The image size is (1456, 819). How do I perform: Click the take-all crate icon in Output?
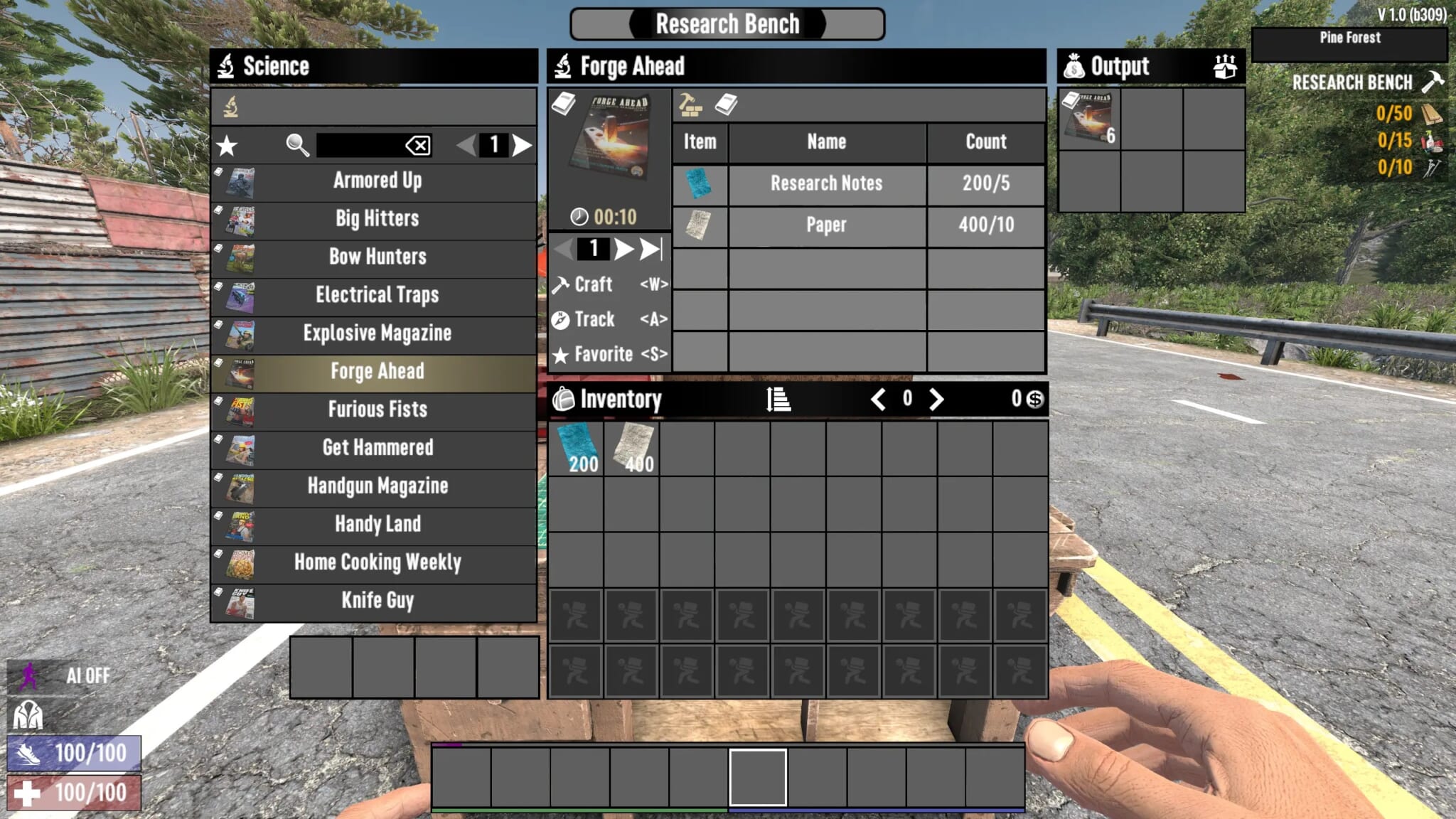coord(1224,66)
